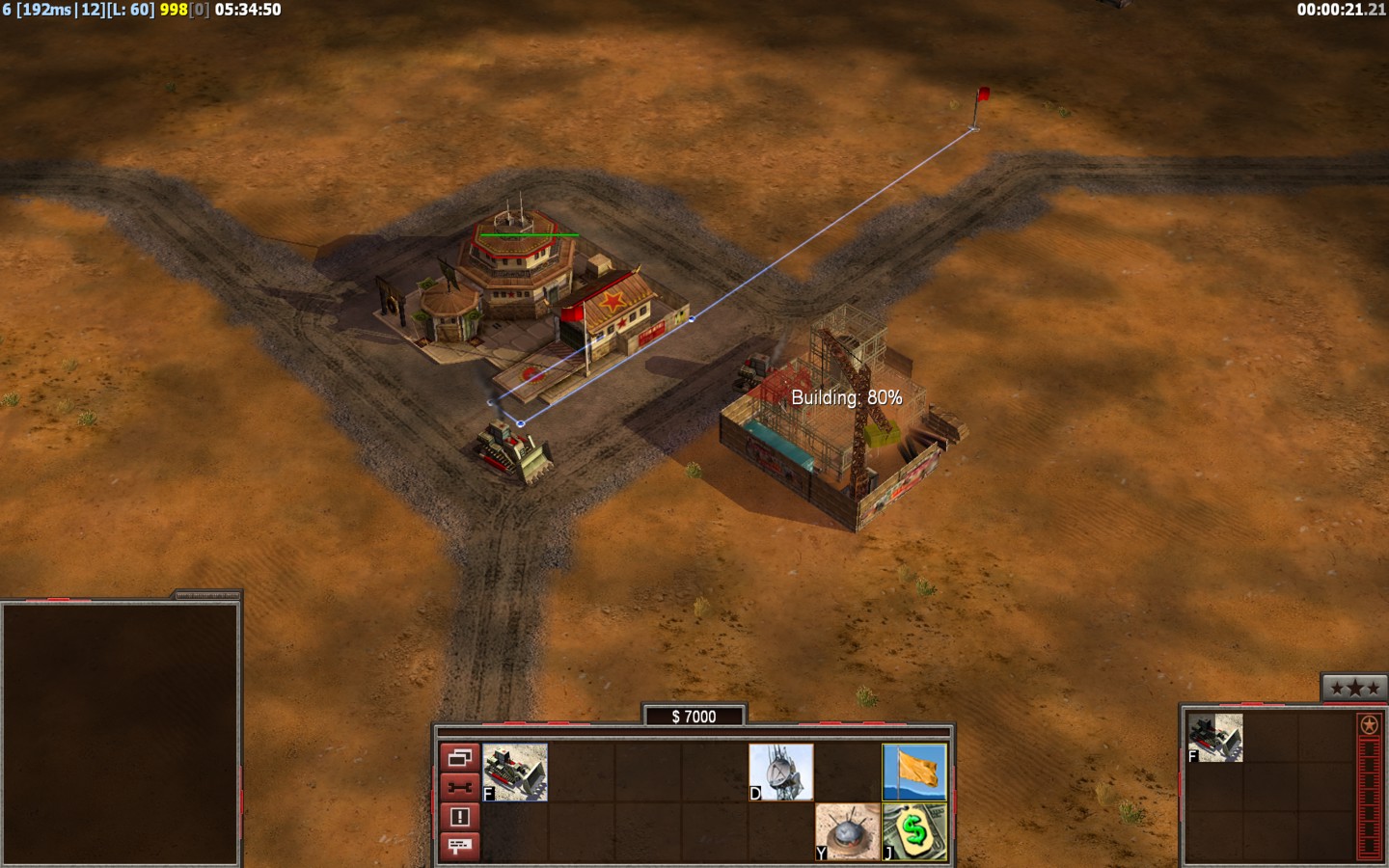Open the chat message bubble button
This screenshot has height=868, width=1389.
pos(459,846)
